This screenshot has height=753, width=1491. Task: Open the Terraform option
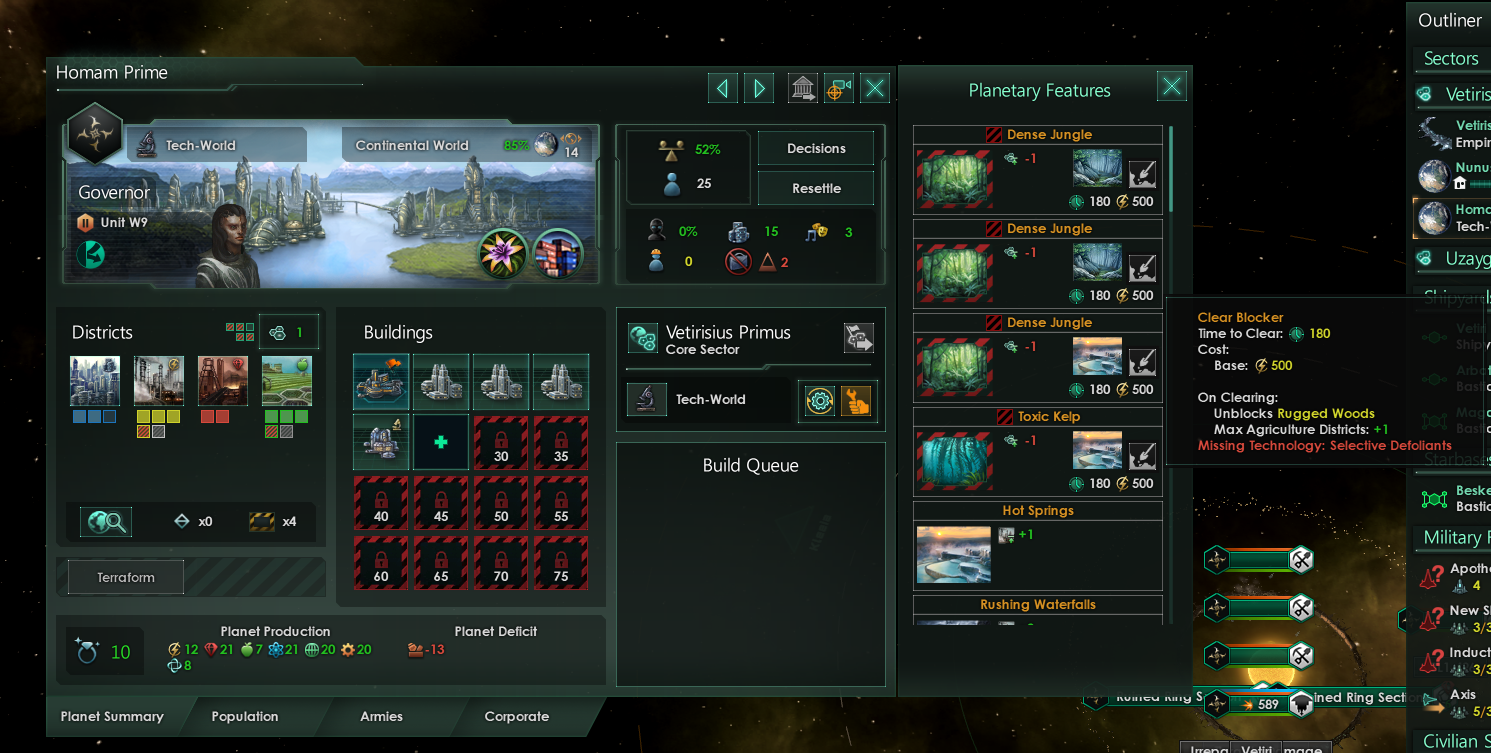point(126,577)
